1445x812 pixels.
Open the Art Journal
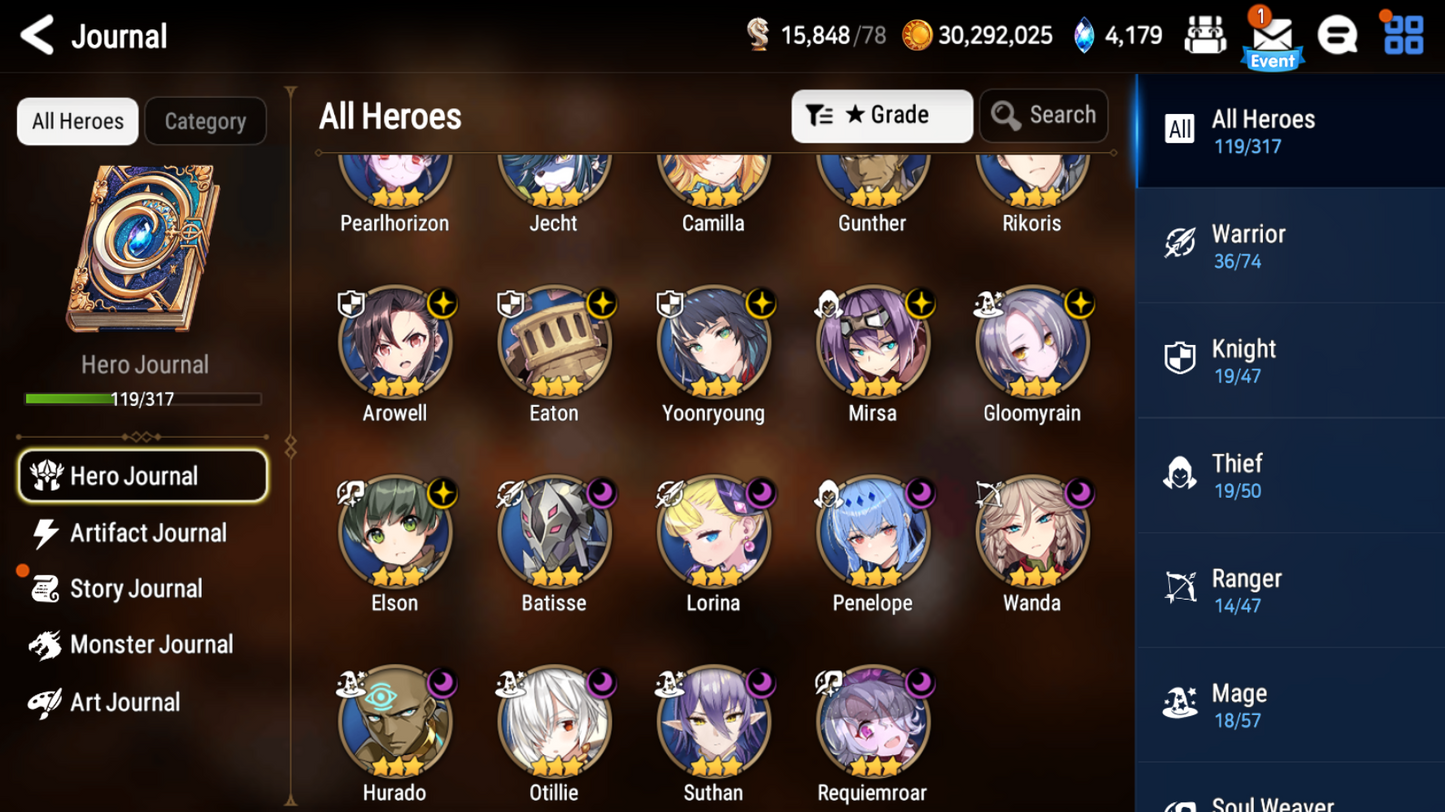coord(124,702)
